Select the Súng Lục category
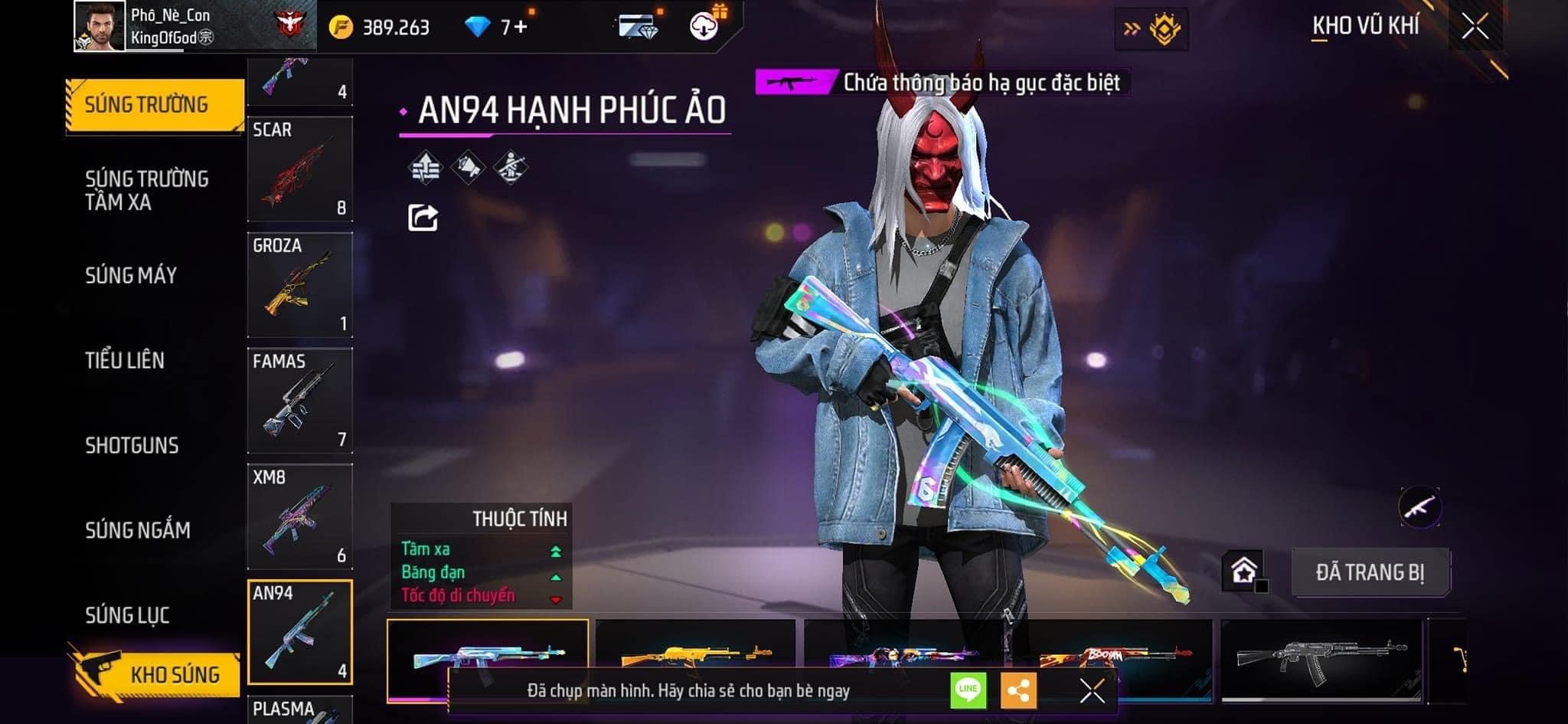1568x724 pixels. pyautogui.click(x=127, y=615)
